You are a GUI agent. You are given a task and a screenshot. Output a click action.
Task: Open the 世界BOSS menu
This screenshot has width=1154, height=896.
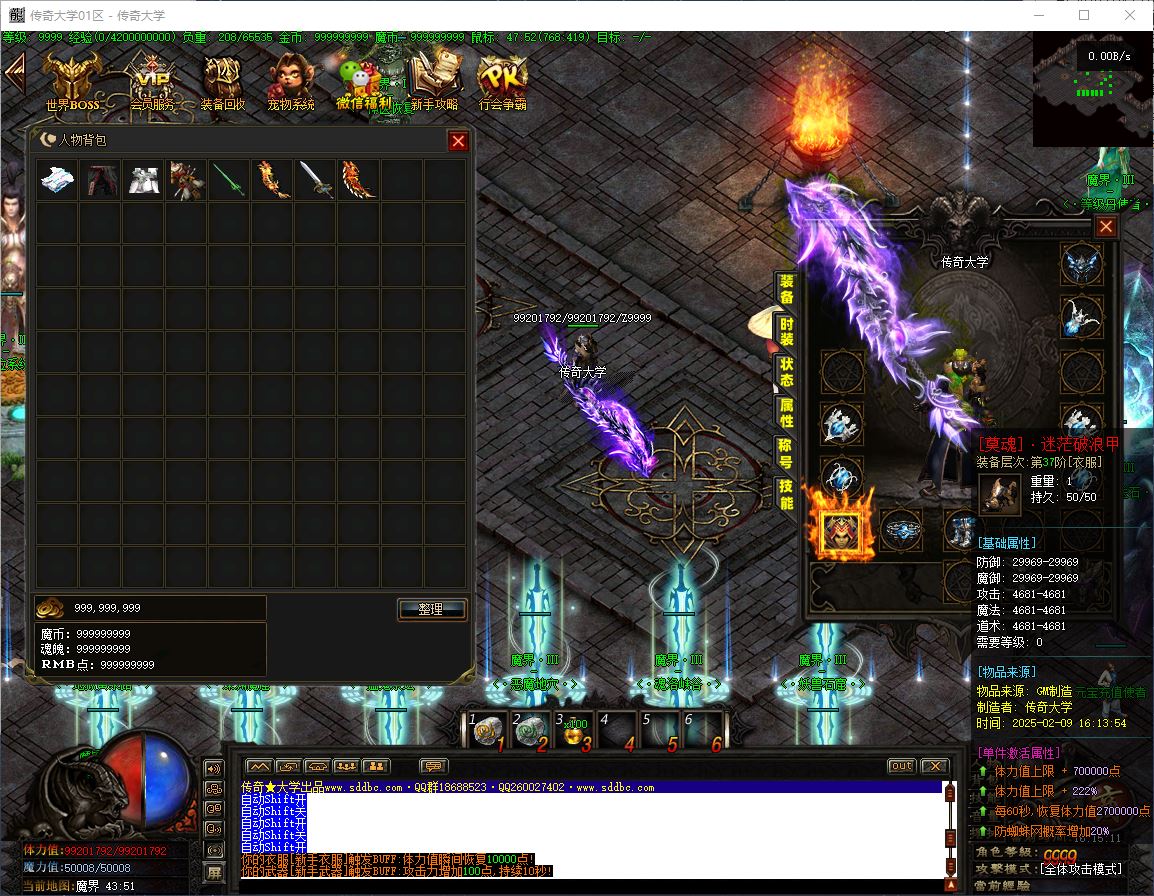point(72,80)
